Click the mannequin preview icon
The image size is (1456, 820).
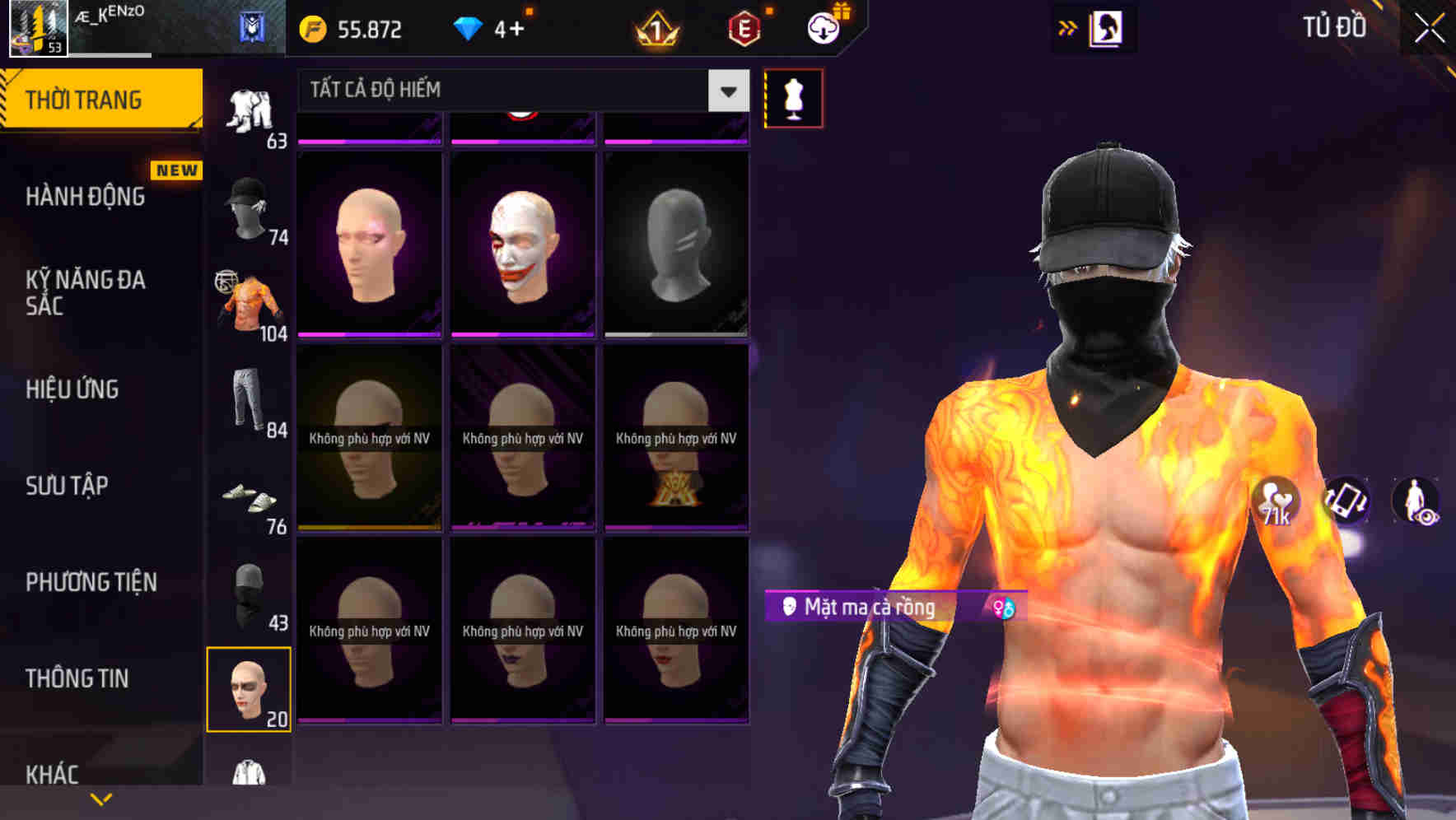click(793, 97)
